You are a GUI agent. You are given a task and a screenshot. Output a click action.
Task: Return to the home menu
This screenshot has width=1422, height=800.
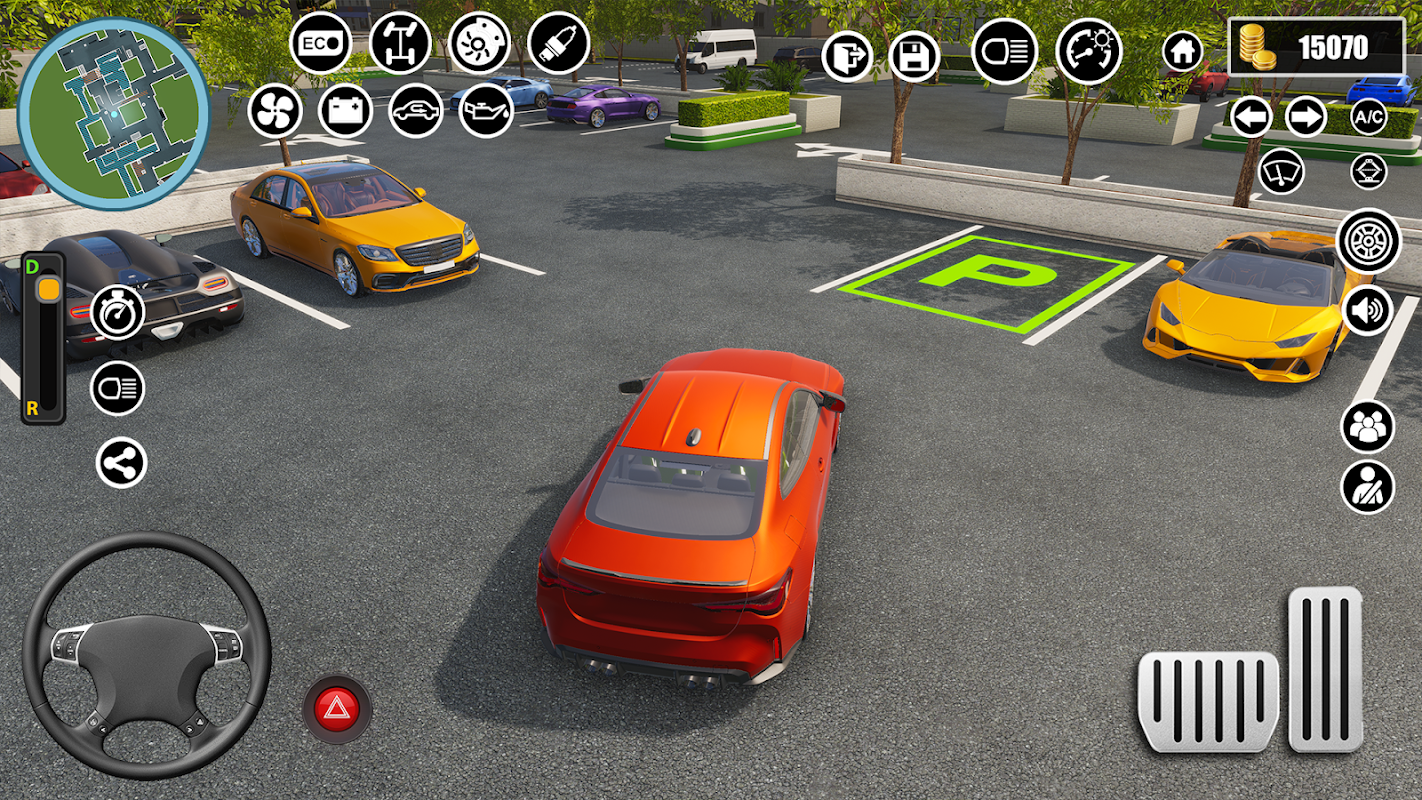(x=1182, y=50)
